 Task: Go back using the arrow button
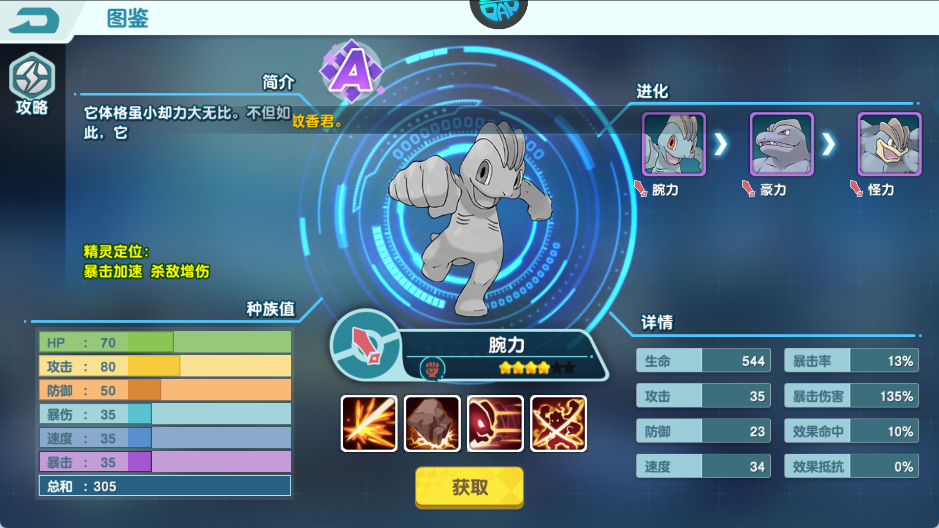(x=37, y=19)
